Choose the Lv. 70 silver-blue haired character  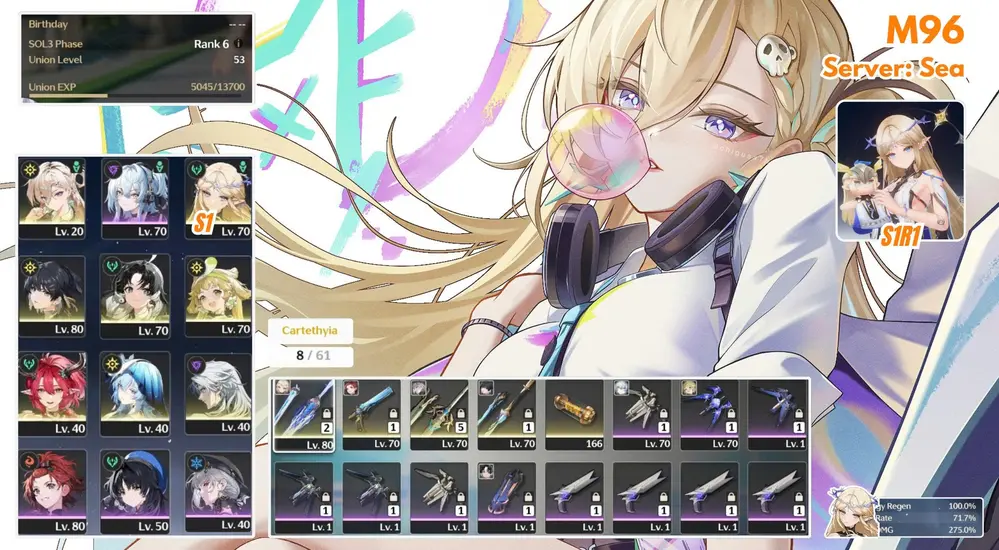point(136,197)
